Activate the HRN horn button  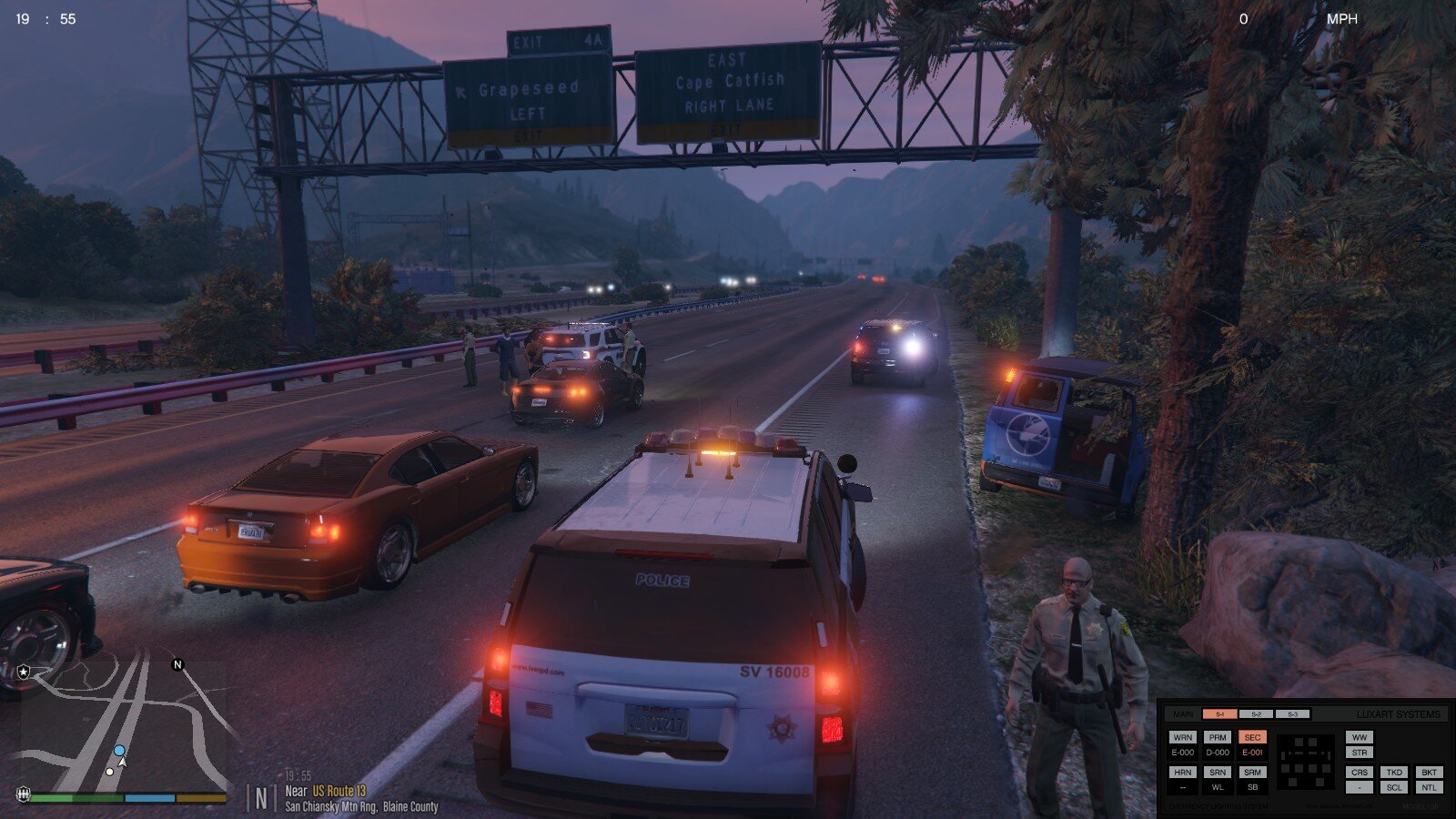(x=1183, y=772)
